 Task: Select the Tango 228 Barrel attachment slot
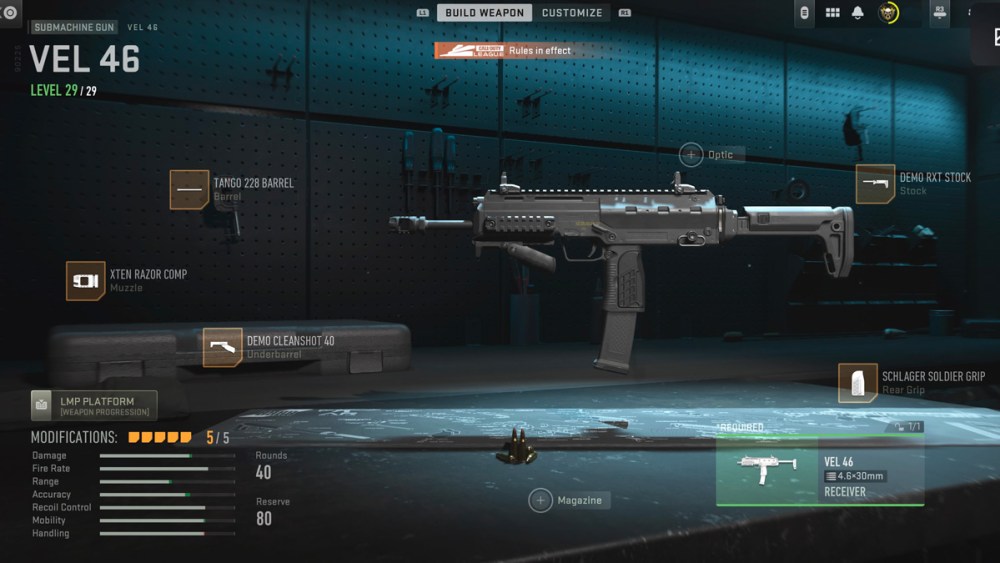(x=189, y=189)
